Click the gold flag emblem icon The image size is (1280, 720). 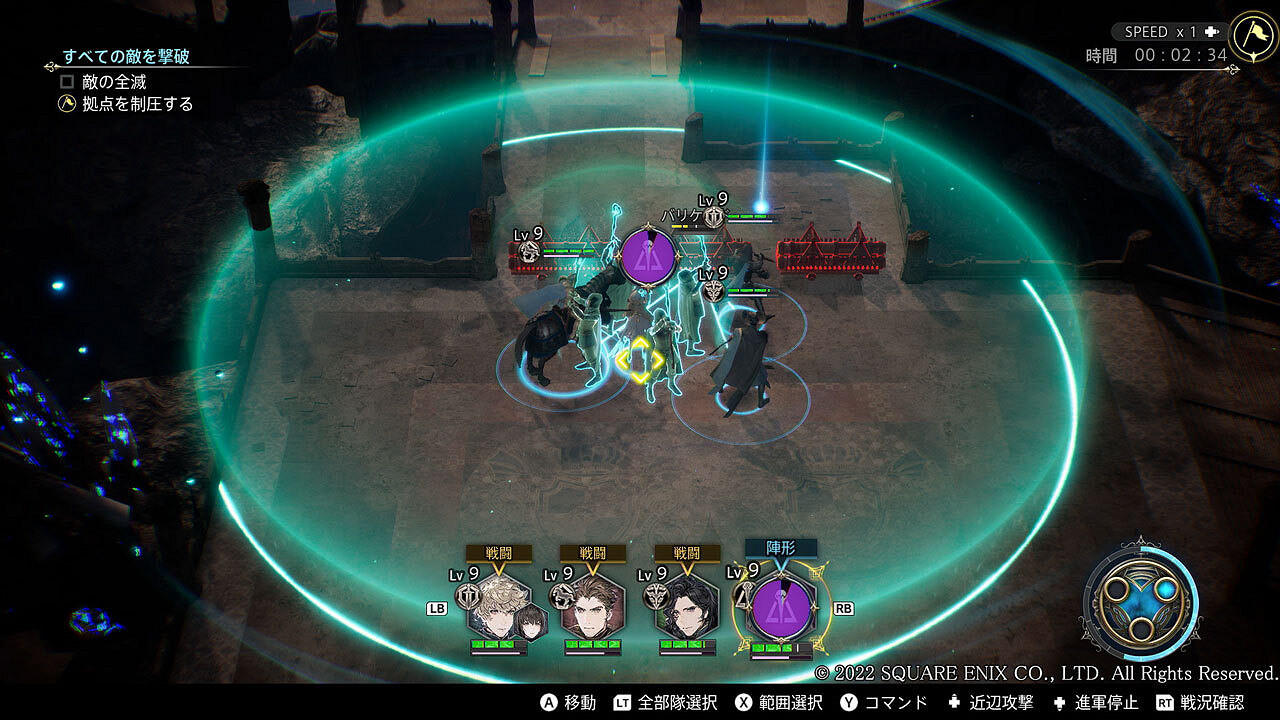[1254, 36]
